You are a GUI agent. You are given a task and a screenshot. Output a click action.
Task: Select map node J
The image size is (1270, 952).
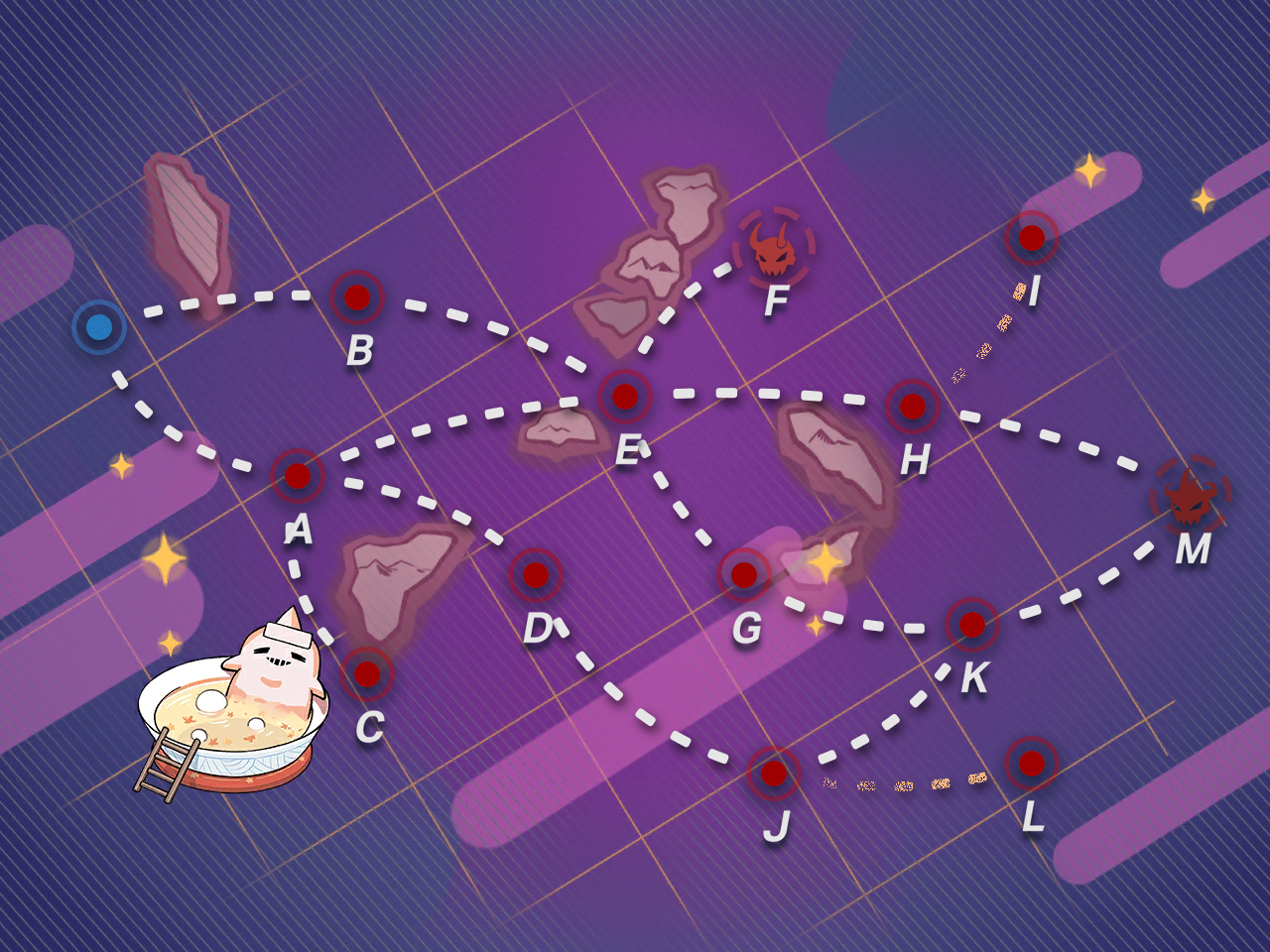click(x=774, y=773)
